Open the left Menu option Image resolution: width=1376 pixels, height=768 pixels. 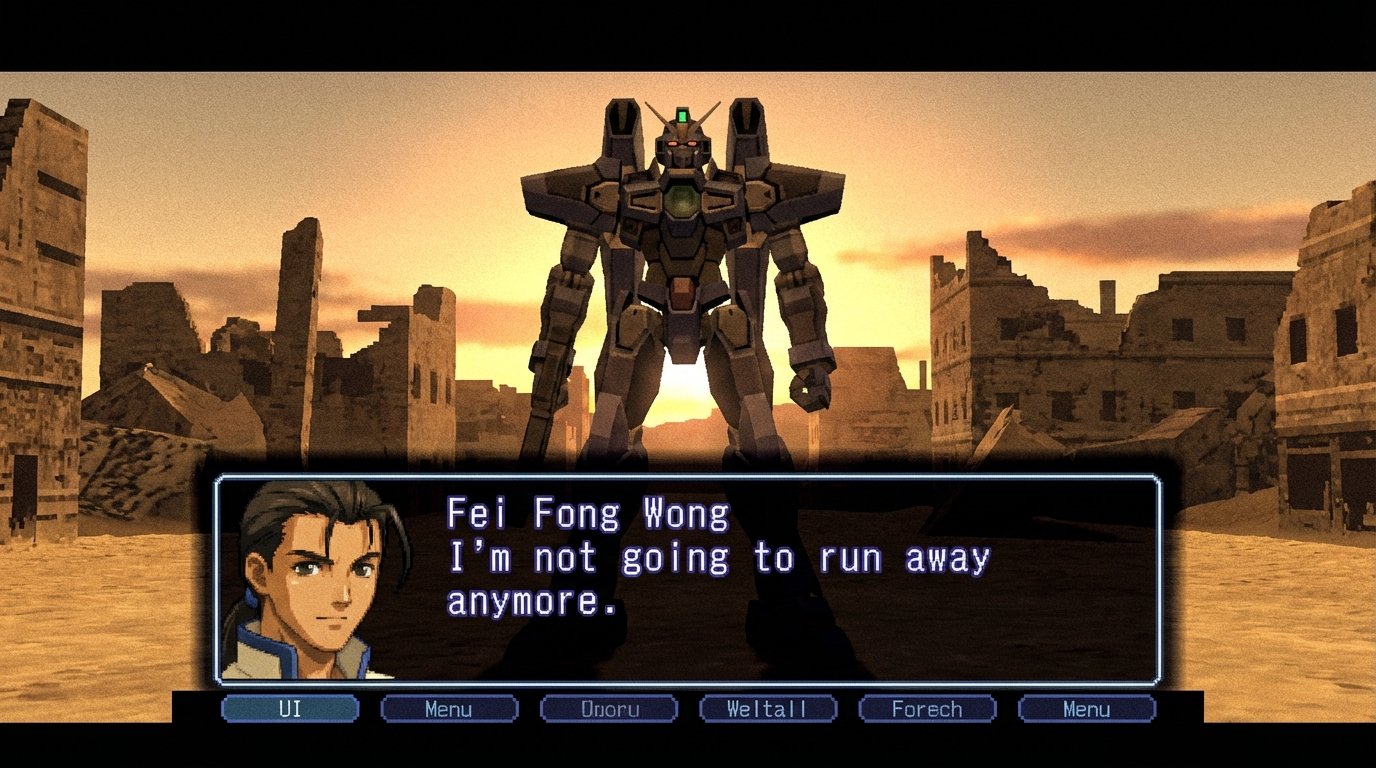pos(448,709)
